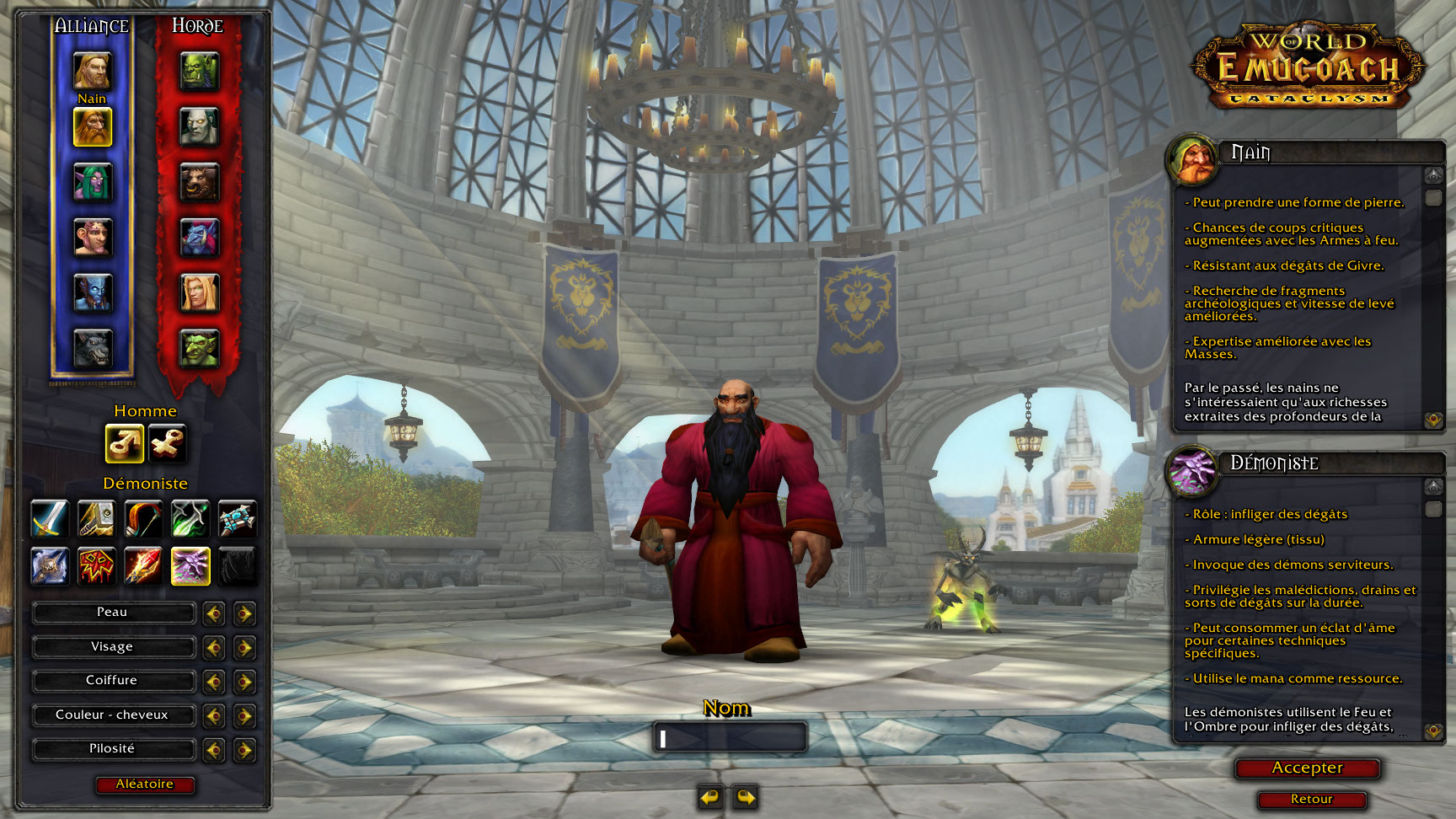
Task: Choose the Hunter class bow icon
Action: (143, 518)
